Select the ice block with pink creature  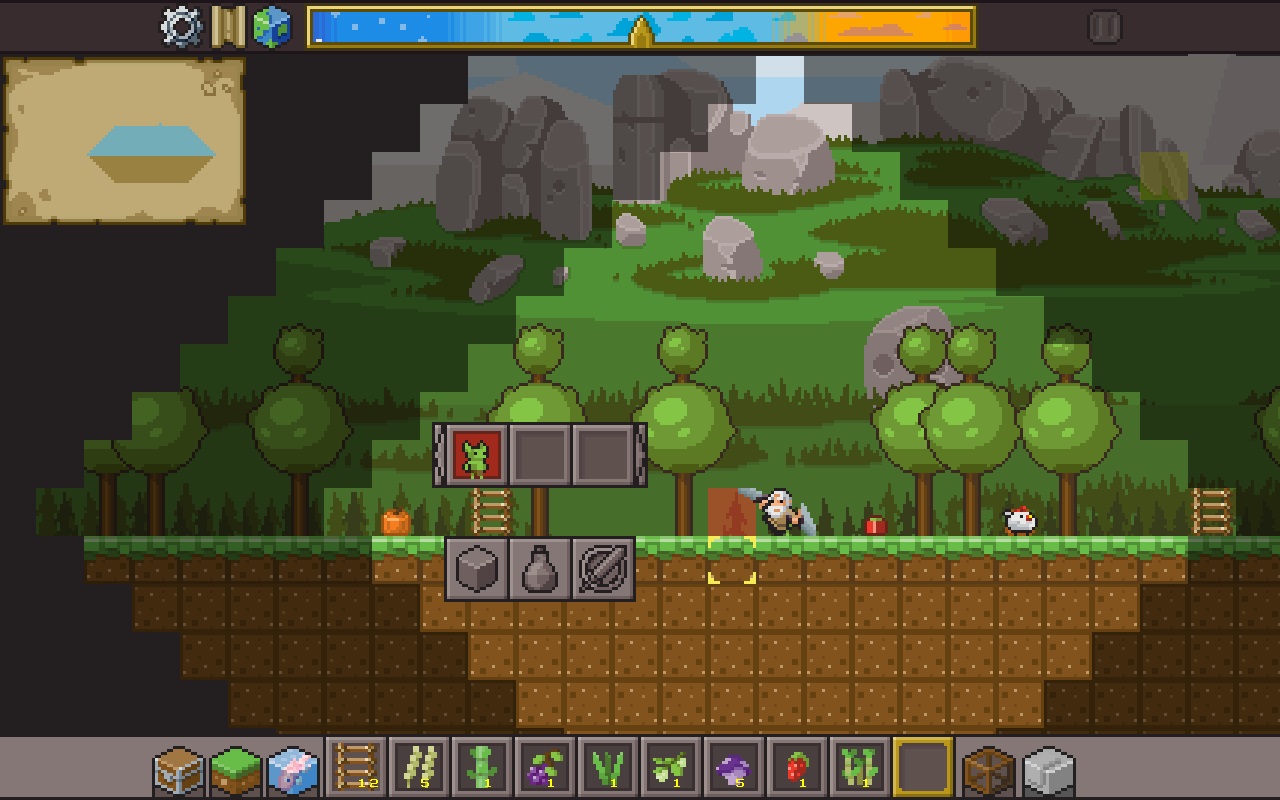coord(293,771)
